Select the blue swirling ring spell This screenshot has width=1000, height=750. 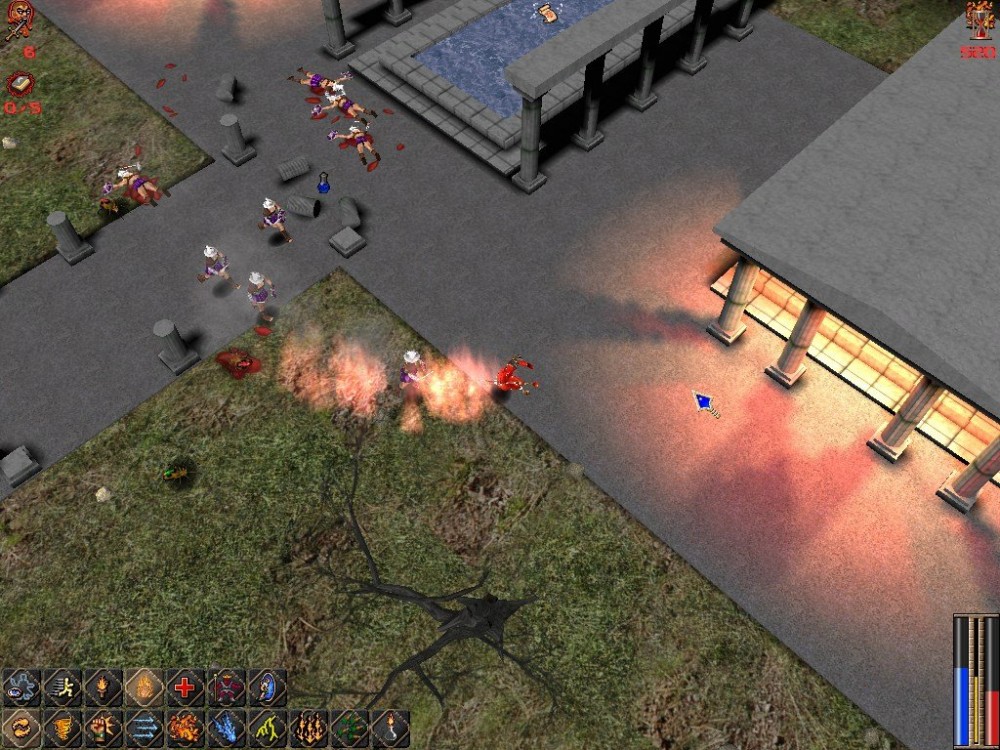pos(21,688)
